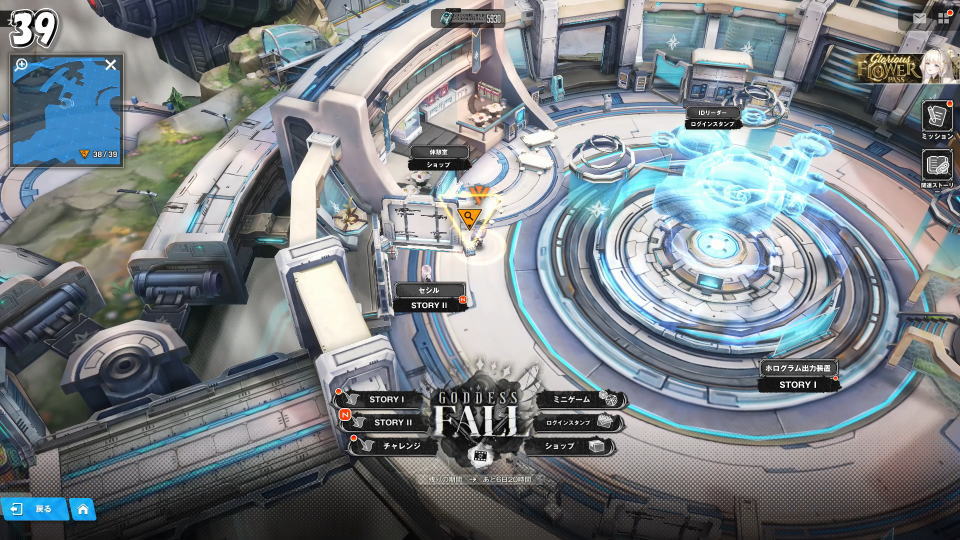The height and width of the screenshot is (540, 960).
Task: Select the 休憩室 shop location label
Action: tap(438, 158)
